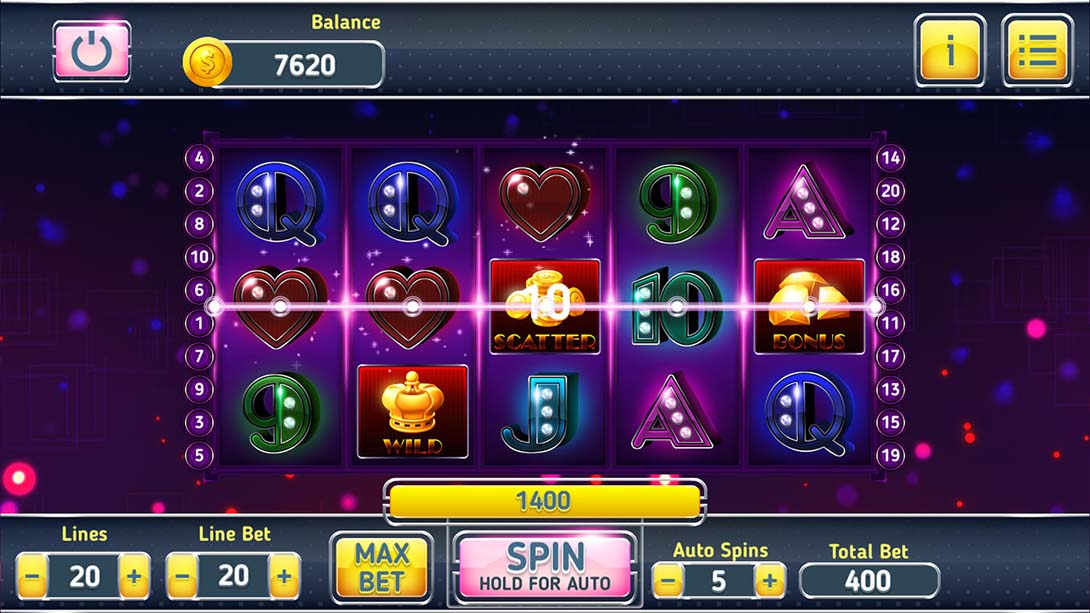1090x613 pixels.
Task: Raise the Line Bet amount
Action: click(x=284, y=576)
